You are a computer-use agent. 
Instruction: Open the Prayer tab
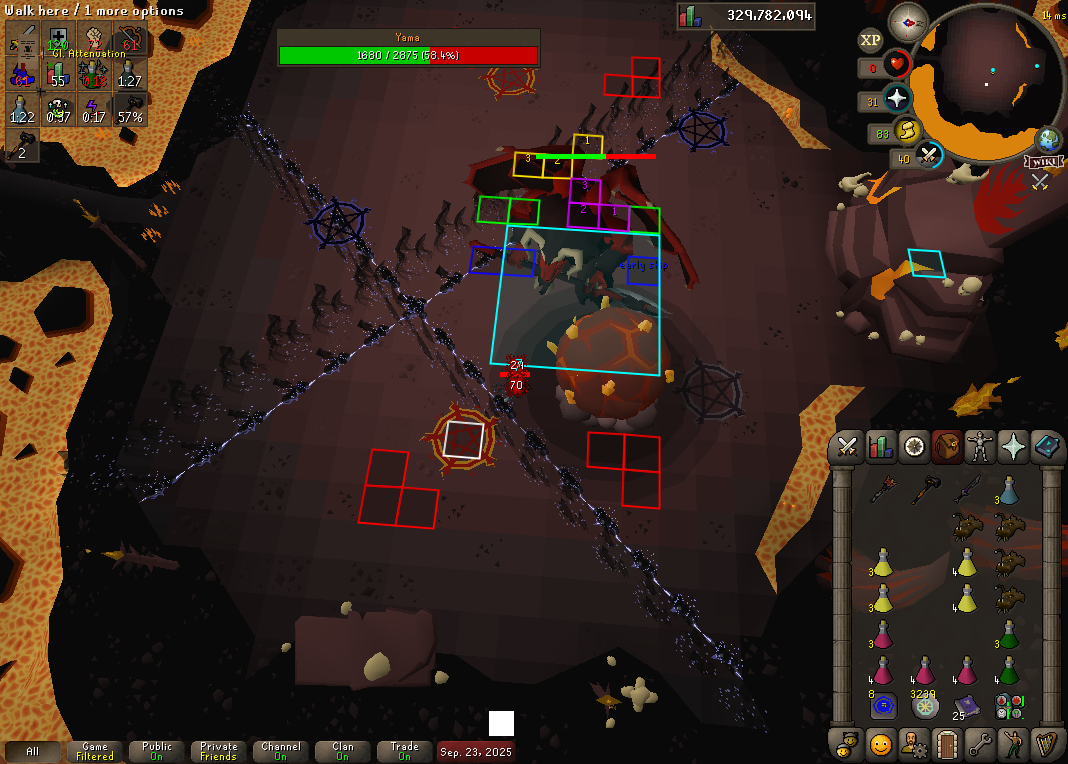coord(1013,447)
